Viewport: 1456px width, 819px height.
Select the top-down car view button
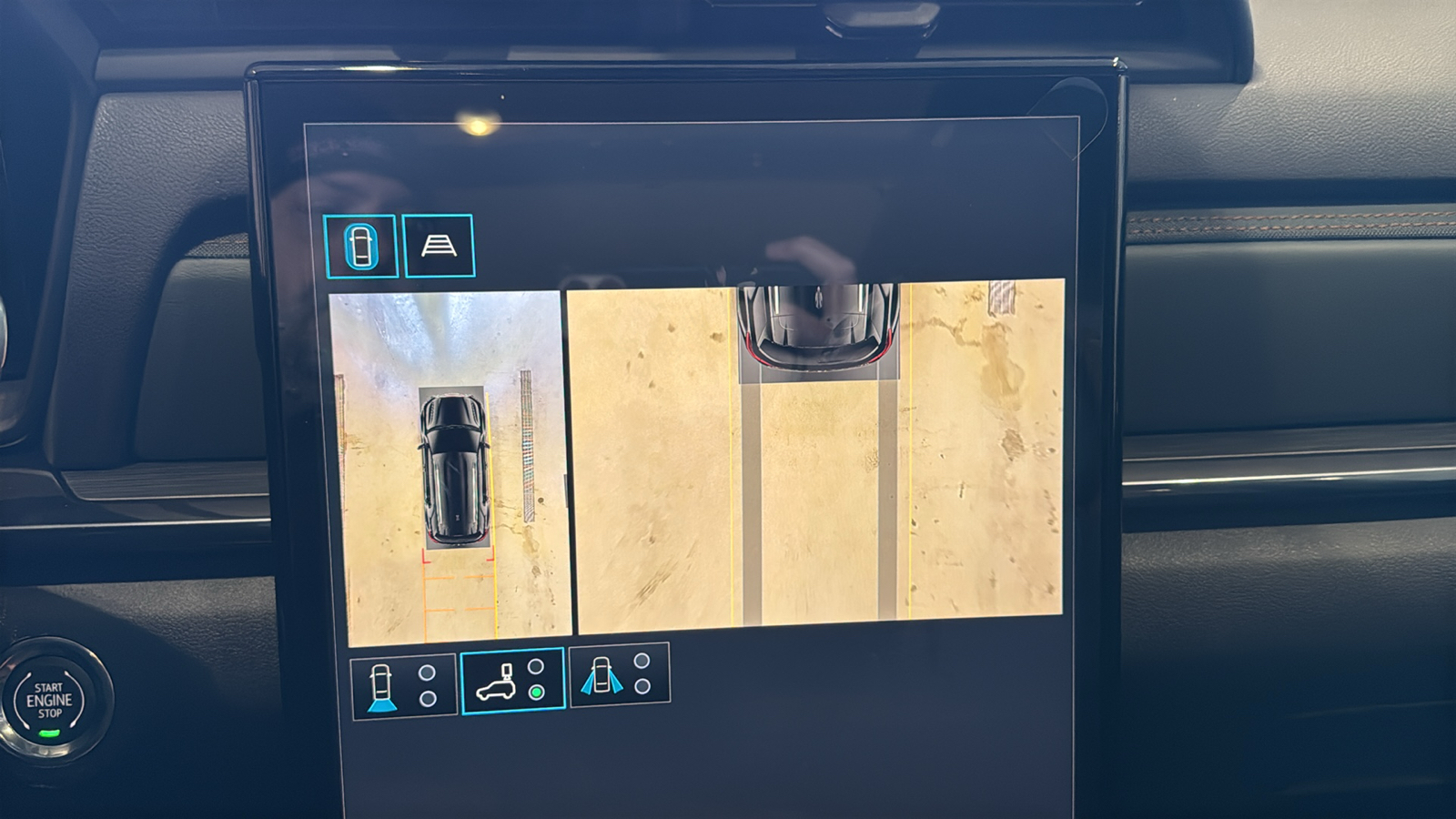pos(360,246)
